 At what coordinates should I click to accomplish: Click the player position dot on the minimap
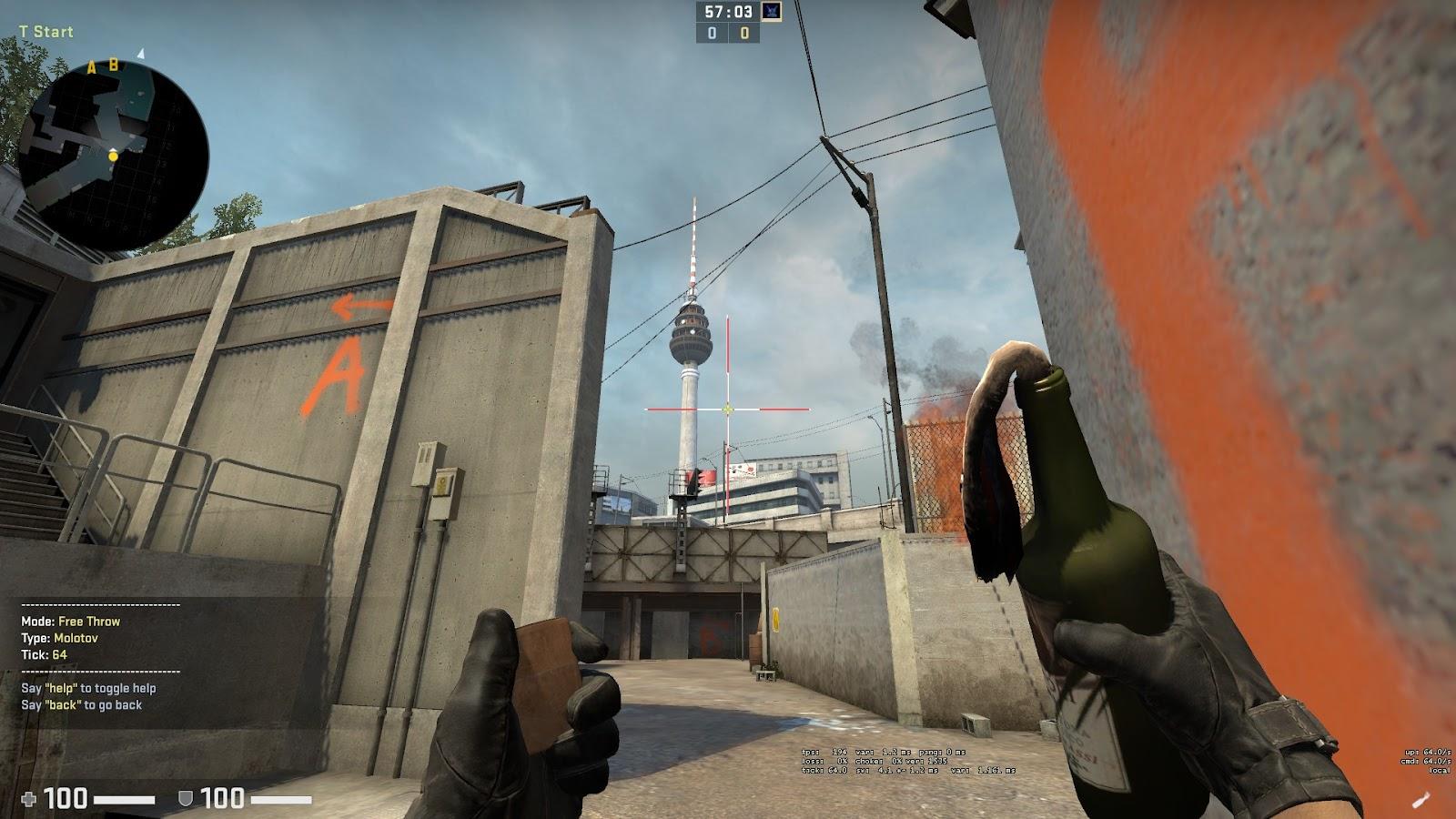coord(113,157)
